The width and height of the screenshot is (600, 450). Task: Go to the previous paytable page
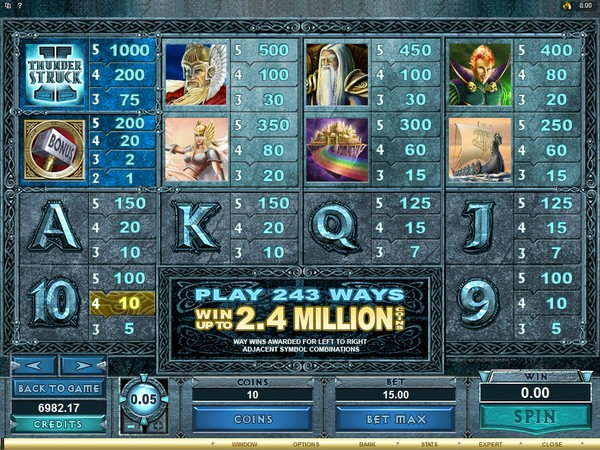click(32, 365)
